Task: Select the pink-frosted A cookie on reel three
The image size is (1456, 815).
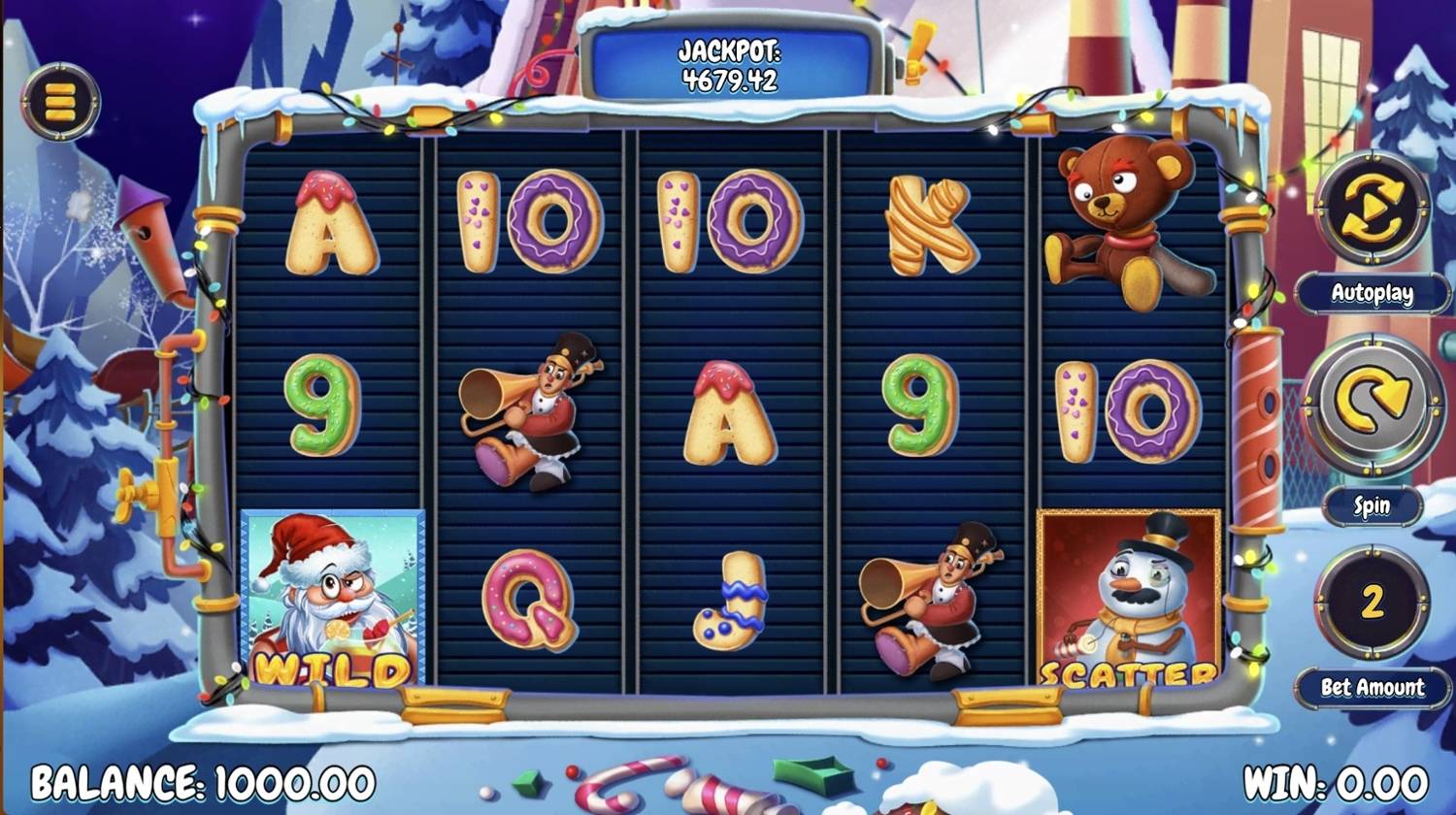Action: [728, 412]
